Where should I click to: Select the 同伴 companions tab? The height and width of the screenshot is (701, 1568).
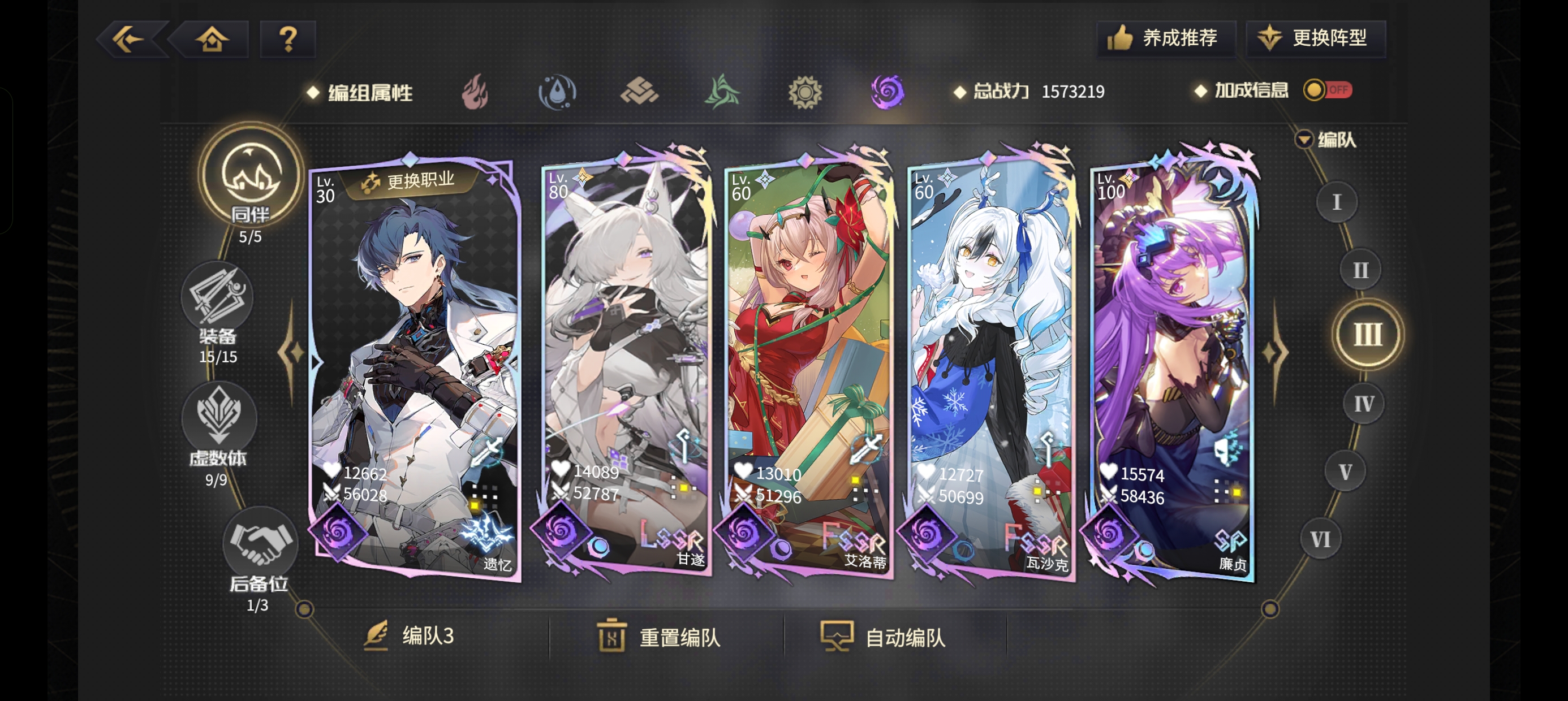point(250,178)
